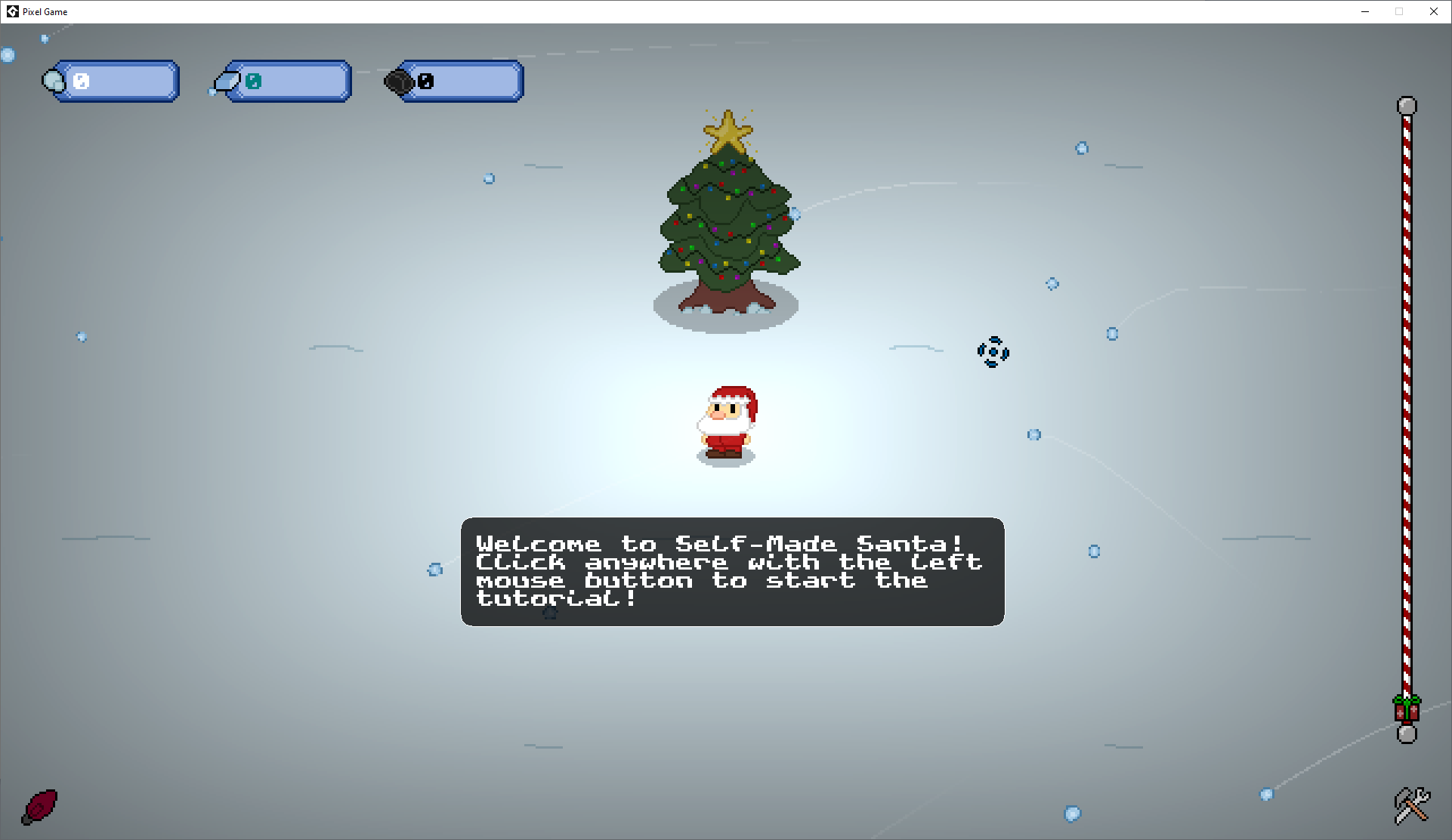Click the red Christmas light bulb icon
This screenshot has width=1452, height=840.
39,807
